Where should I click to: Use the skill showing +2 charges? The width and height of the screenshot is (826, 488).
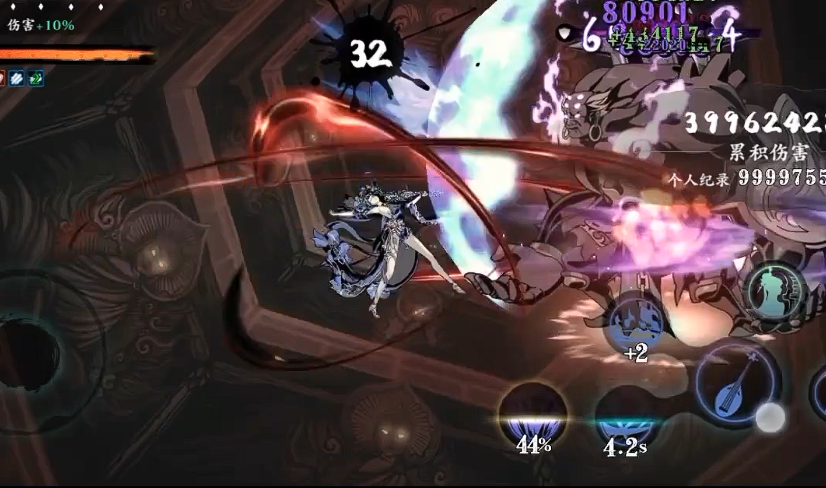(636, 323)
